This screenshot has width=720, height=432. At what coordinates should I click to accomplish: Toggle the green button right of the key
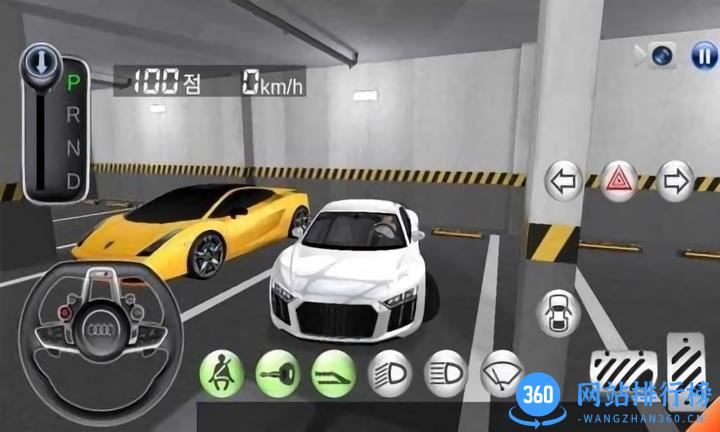[333, 373]
